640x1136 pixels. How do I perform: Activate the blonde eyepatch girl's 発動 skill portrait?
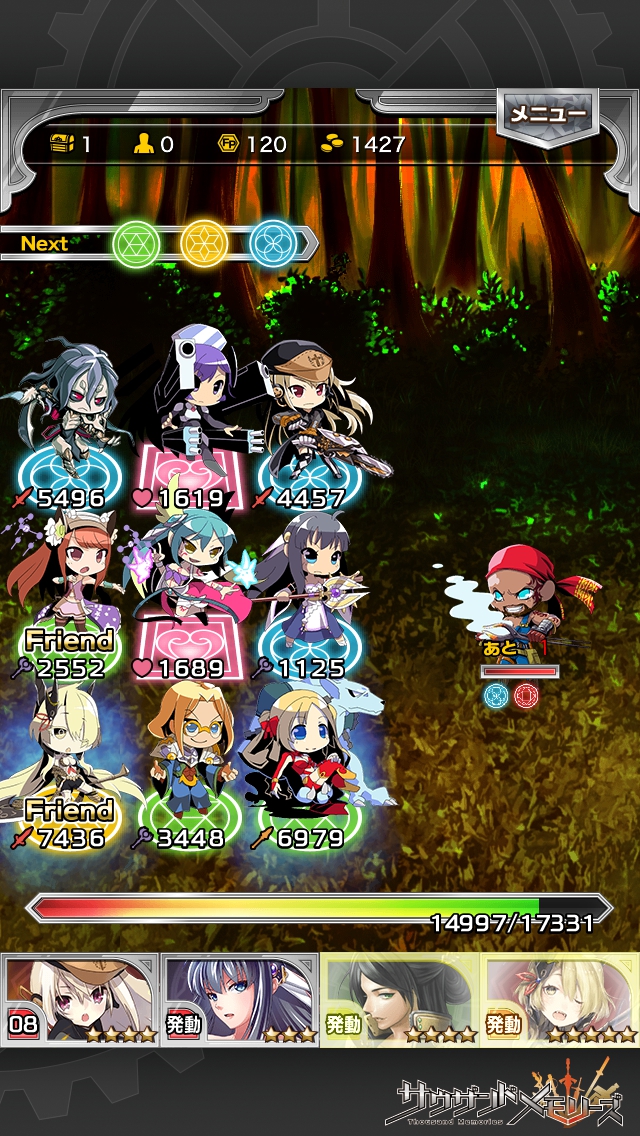(x=560, y=998)
